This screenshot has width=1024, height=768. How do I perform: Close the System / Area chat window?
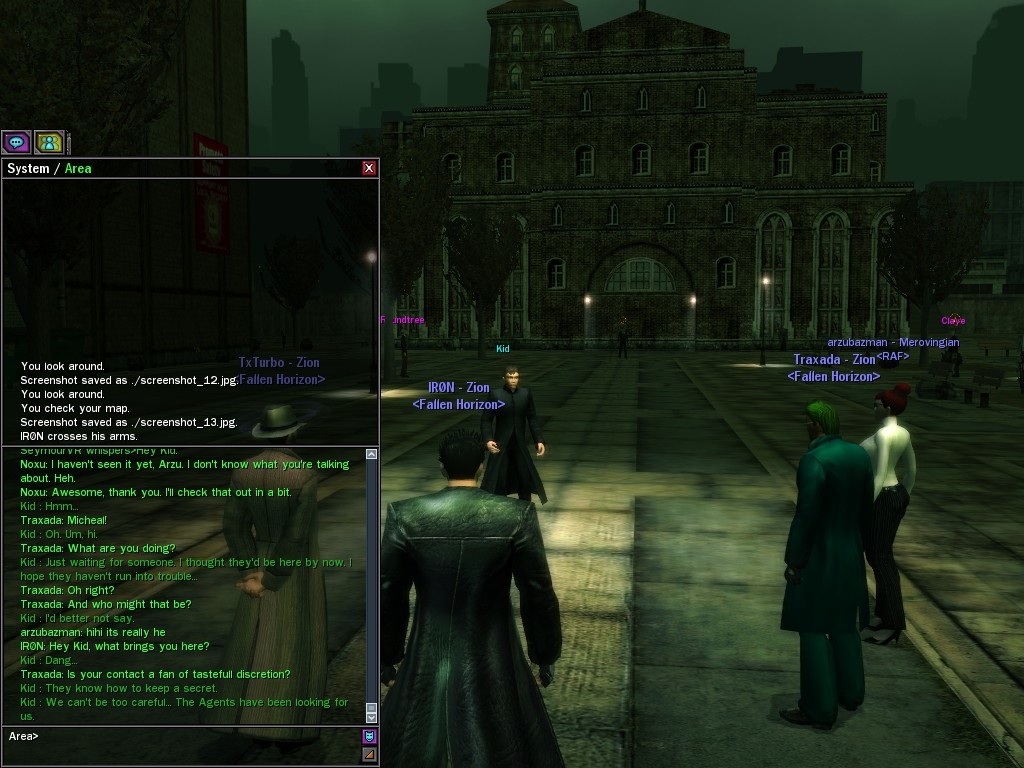pyautogui.click(x=369, y=168)
